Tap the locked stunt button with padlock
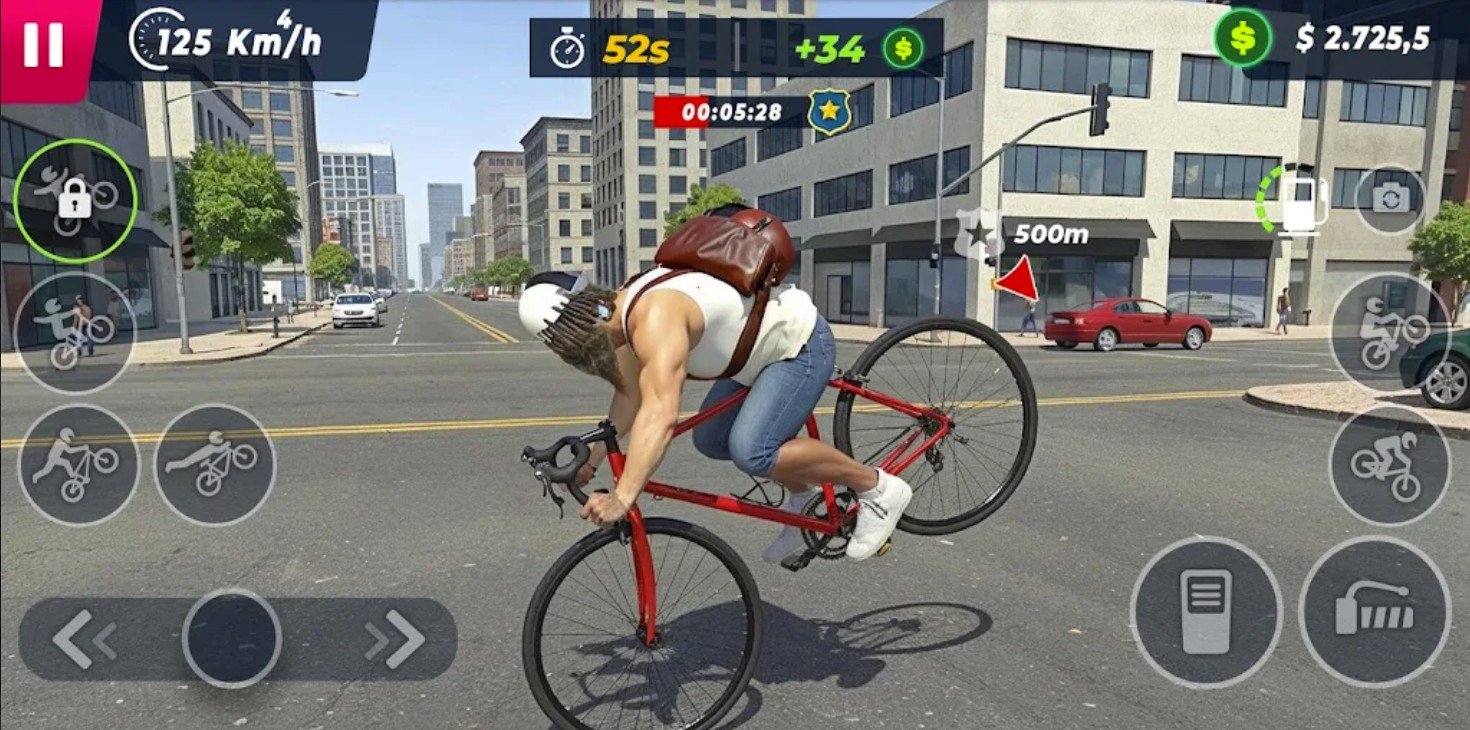The height and width of the screenshot is (730, 1470). point(75,201)
